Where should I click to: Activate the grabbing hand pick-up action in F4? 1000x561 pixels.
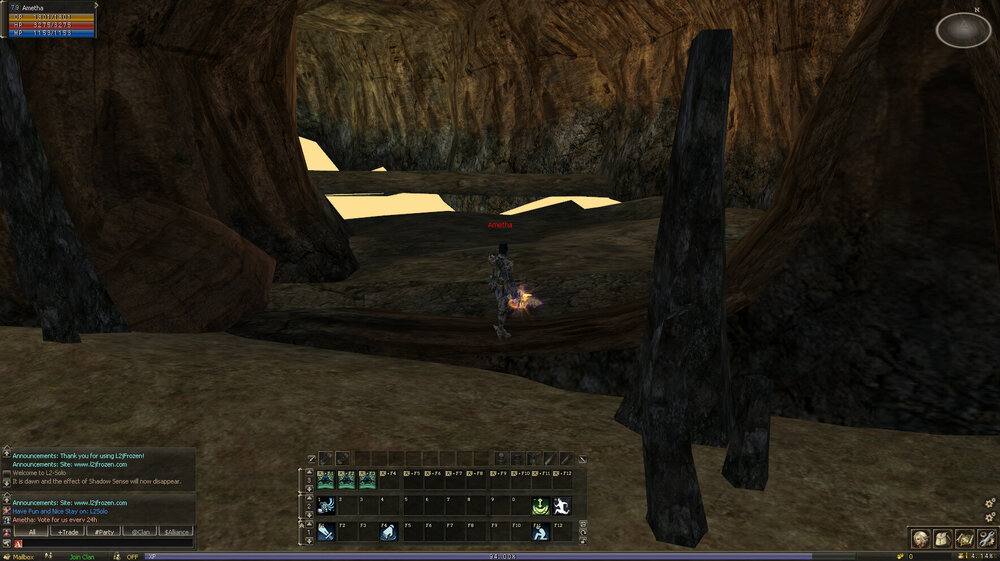(x=387, y=533)
